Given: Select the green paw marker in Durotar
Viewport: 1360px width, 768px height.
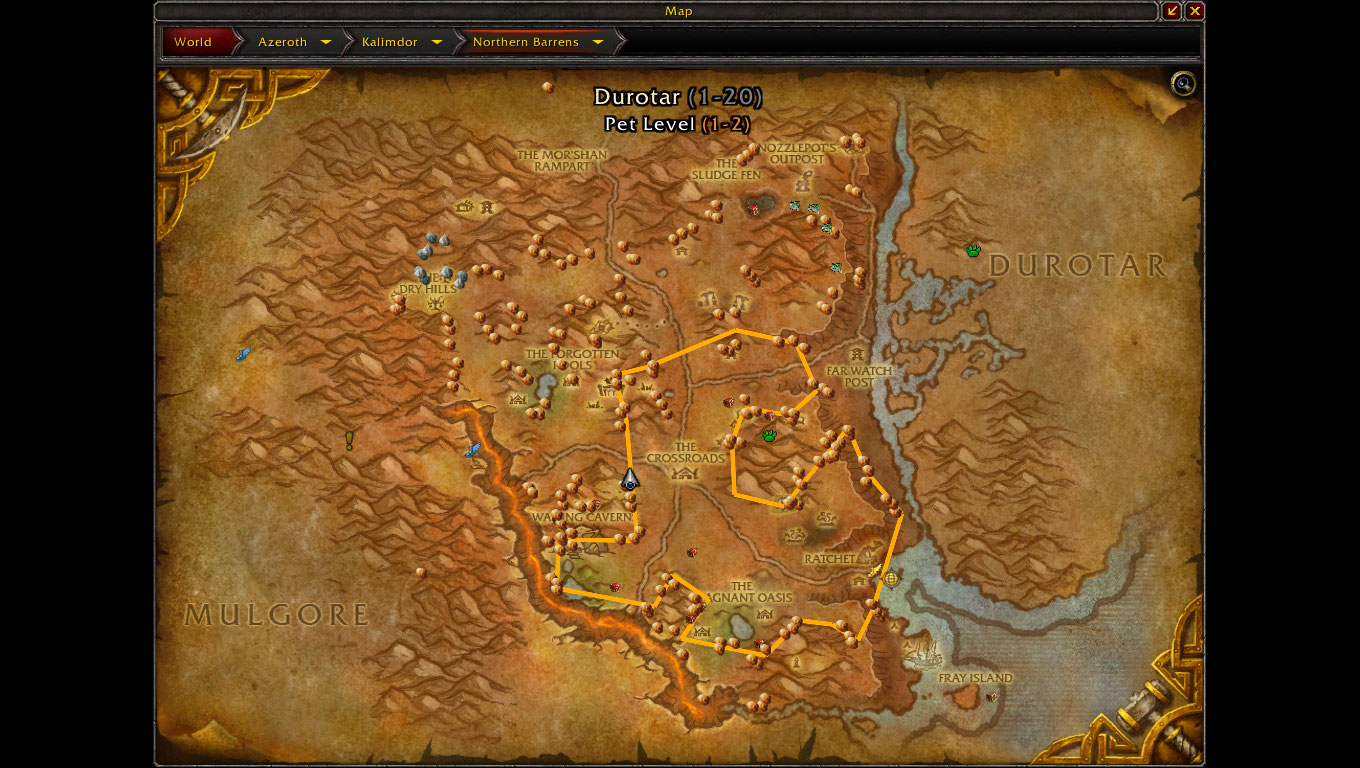Looking at the screenshot, I should [x=973, y=250].
